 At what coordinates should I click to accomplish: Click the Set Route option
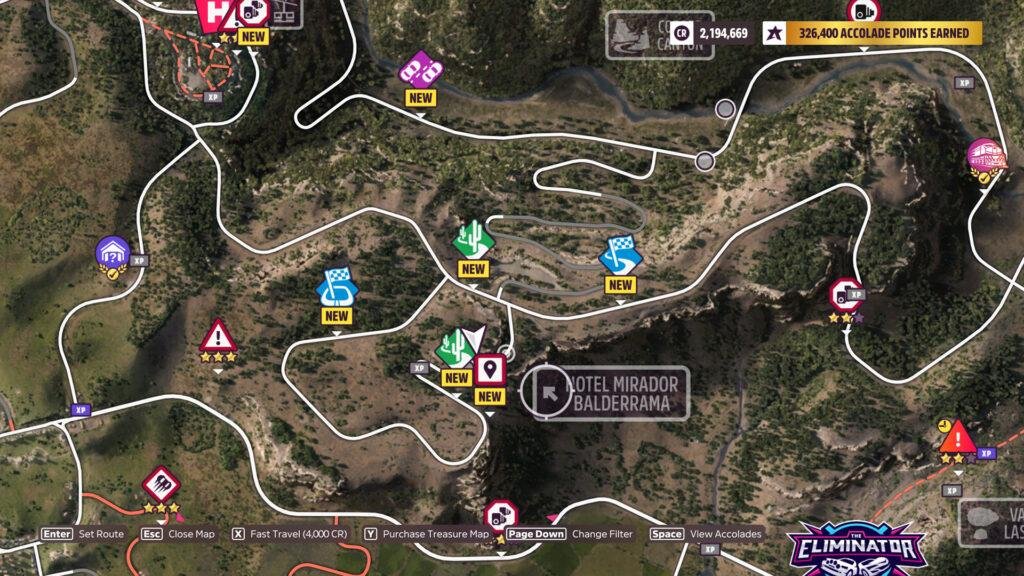83,534
